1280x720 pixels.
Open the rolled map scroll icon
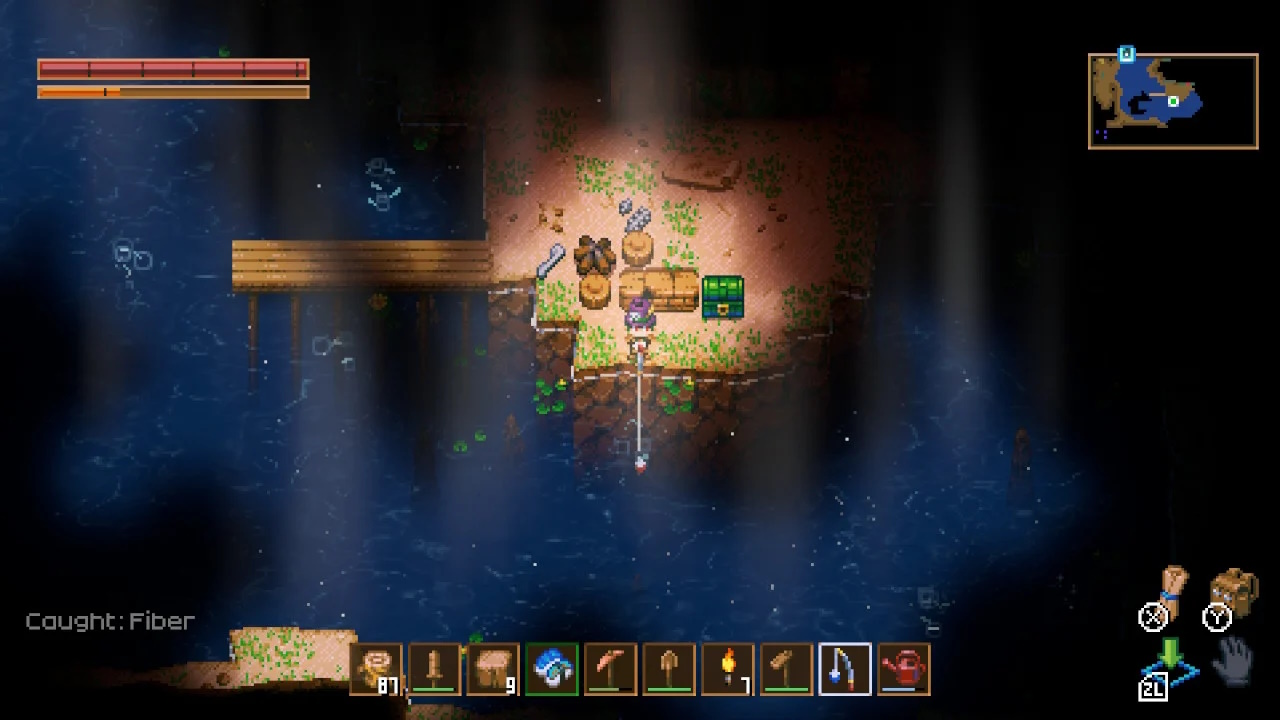tap(1172, 589)
